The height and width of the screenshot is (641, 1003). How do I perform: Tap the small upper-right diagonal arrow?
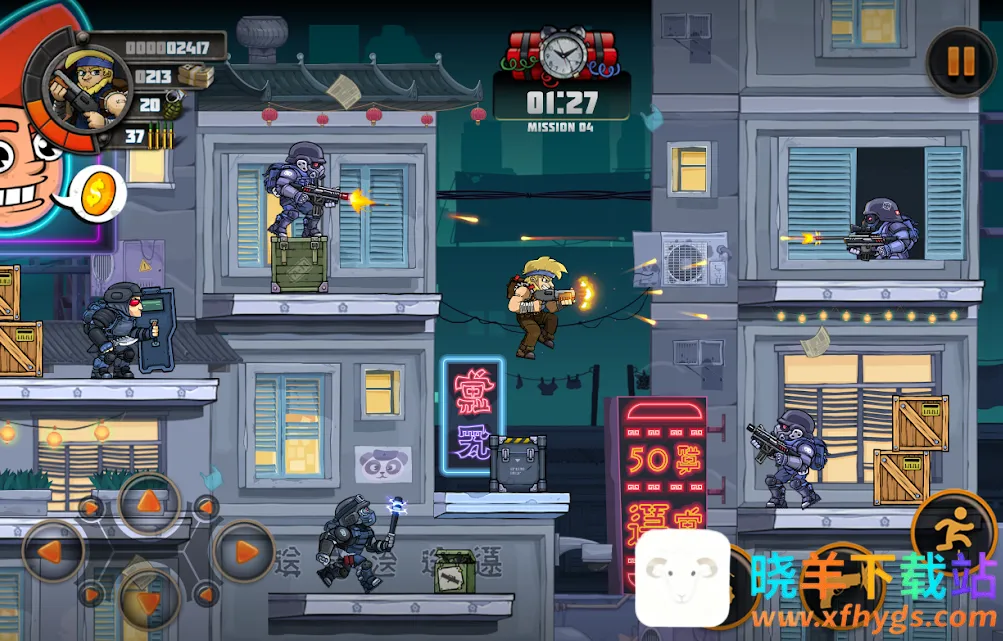point(207,506)
